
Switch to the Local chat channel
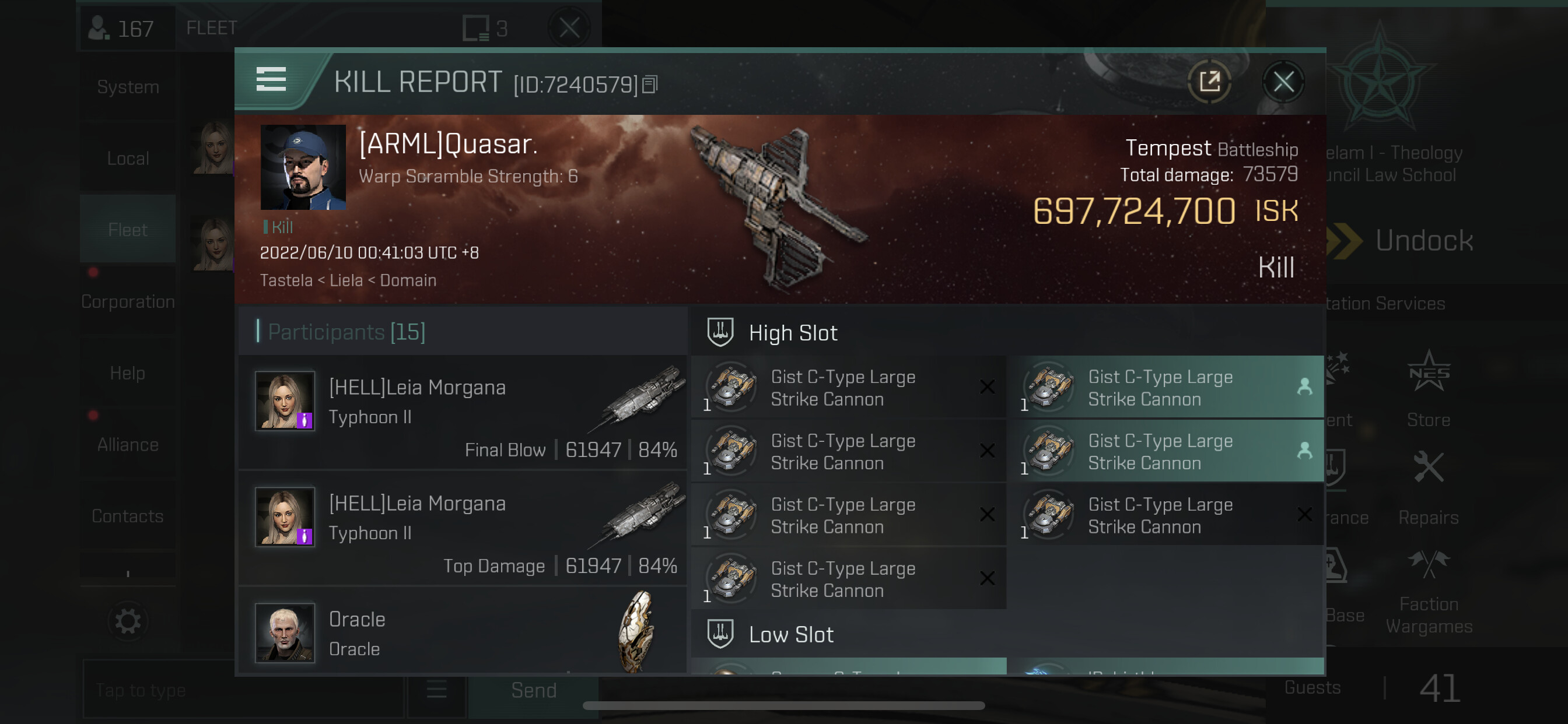pos(128,159)
